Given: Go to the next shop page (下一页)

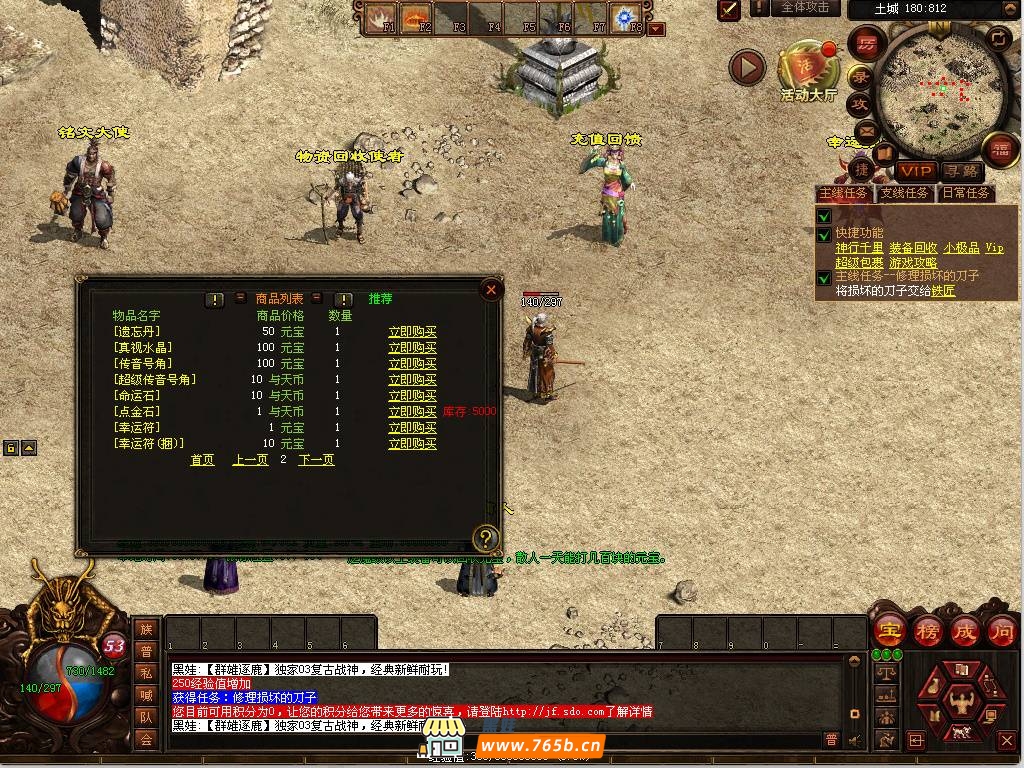Looking at the screenshot, I should click(x=316, y=460).
